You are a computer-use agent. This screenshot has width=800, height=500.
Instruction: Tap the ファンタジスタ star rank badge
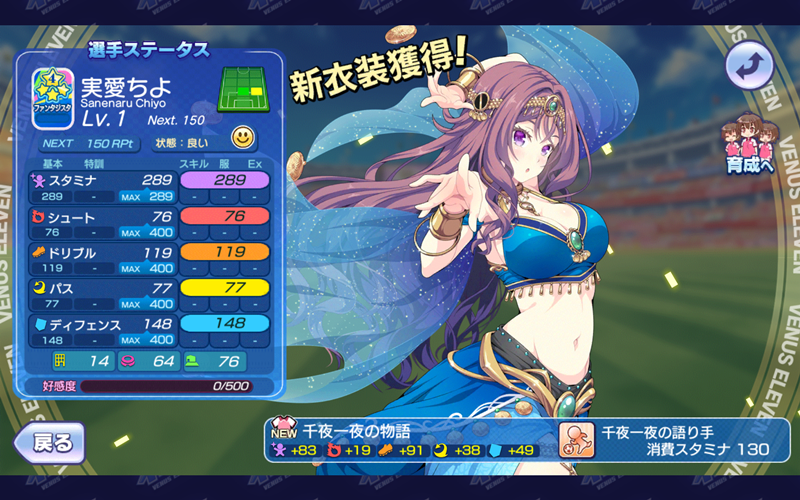(52, 98)
